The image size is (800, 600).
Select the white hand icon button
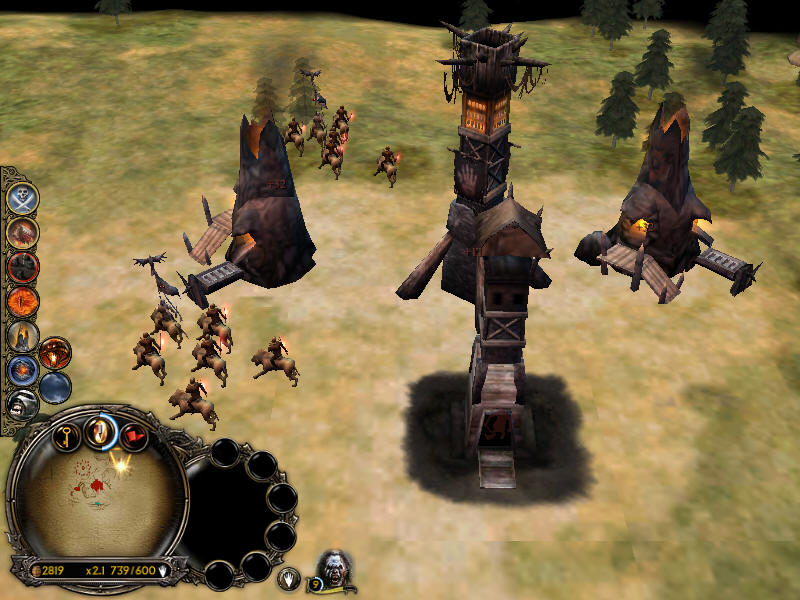coord(289,577)
